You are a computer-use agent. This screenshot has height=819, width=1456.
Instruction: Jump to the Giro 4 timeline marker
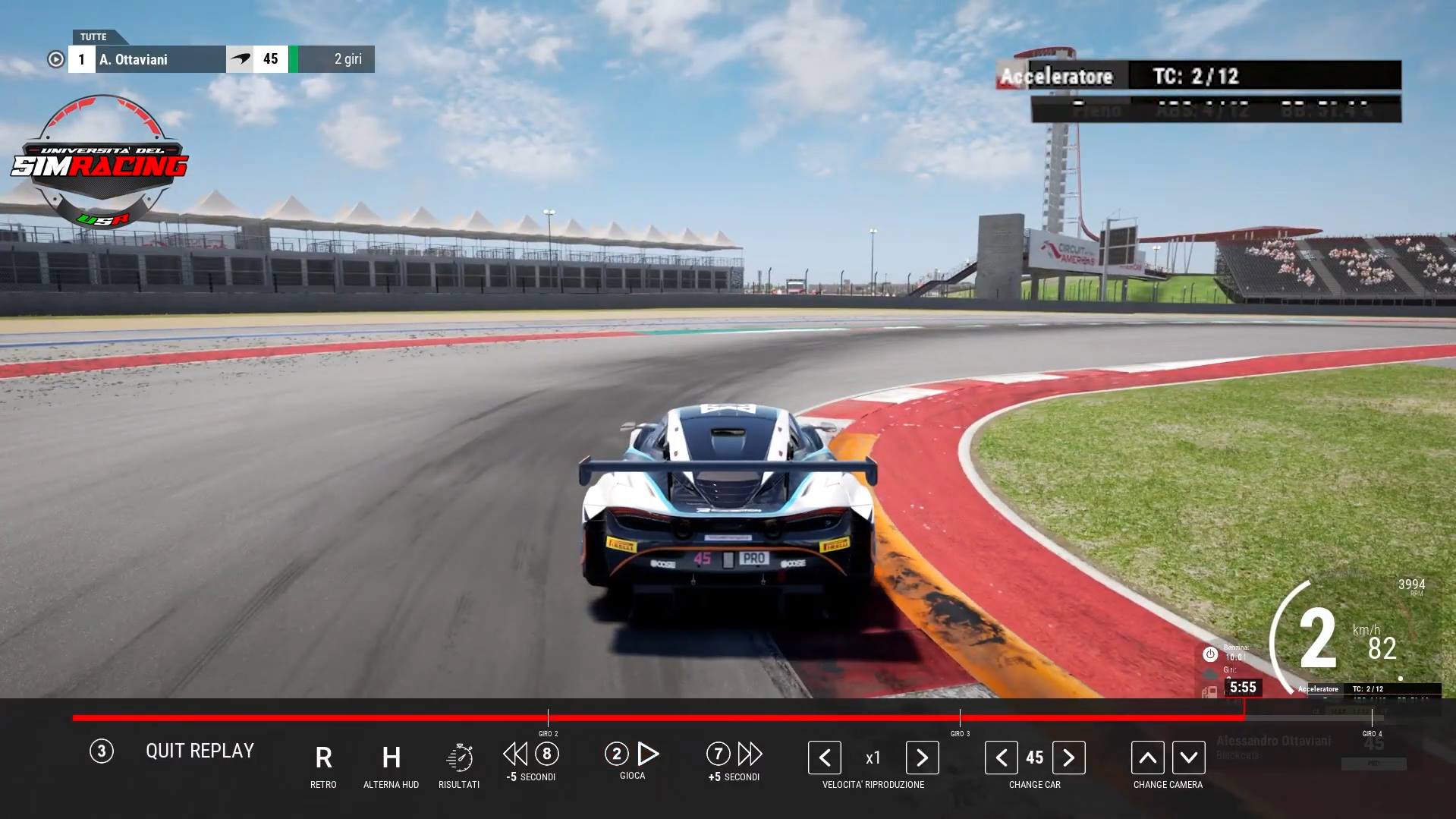click(x=1372, y=718)
